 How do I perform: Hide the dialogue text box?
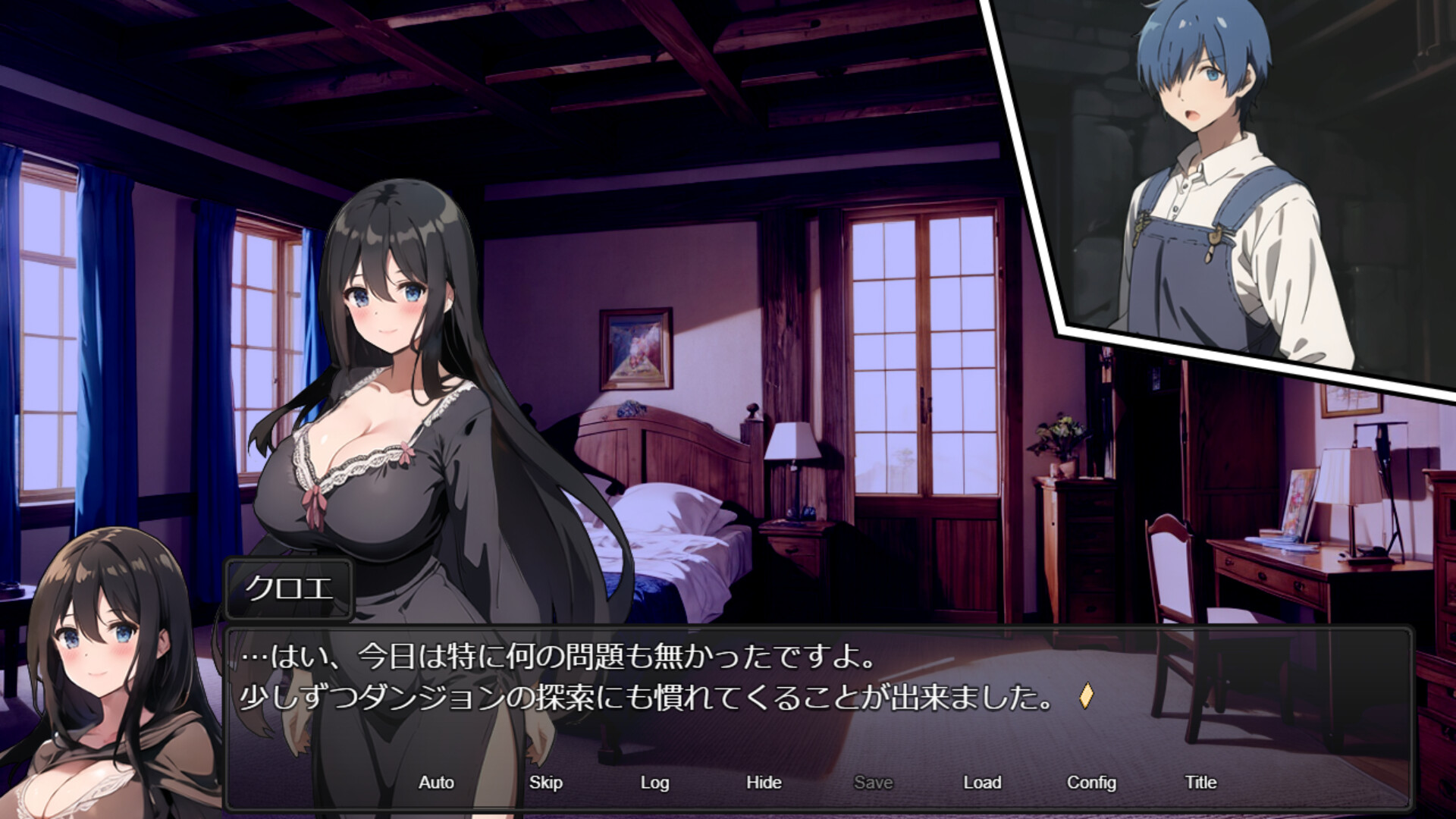pos(763,782)
